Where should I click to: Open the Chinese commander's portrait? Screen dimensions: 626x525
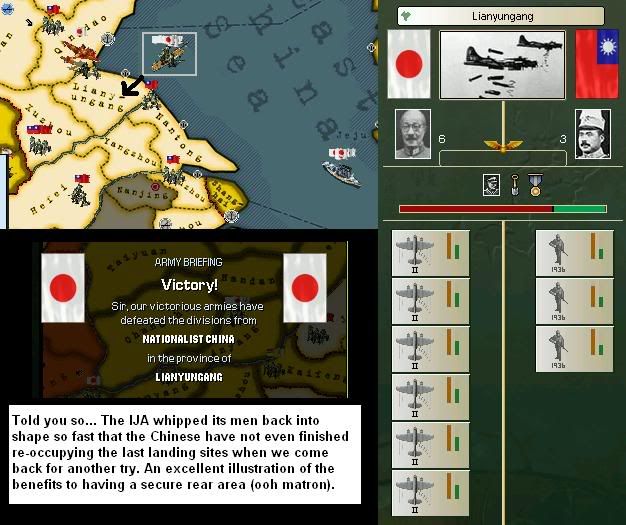593,134
